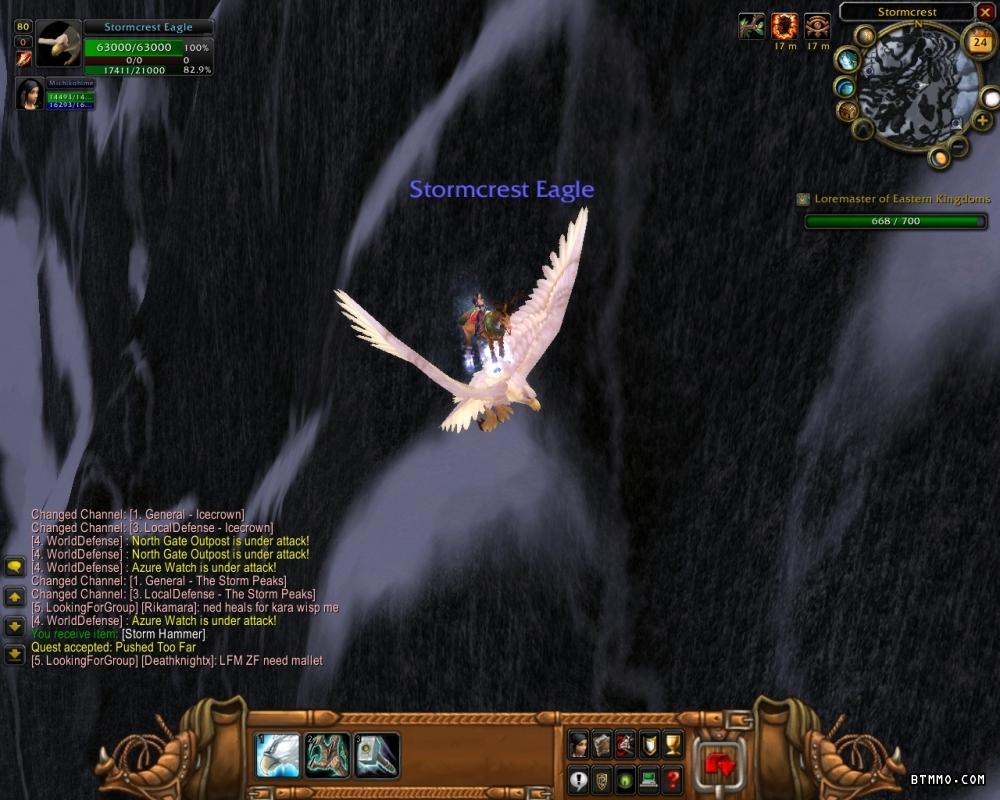Image resolution: width=1000 pixels, height=800 pixels.
Task: Open the achievements shield button
Action: (x=649, y=744)
